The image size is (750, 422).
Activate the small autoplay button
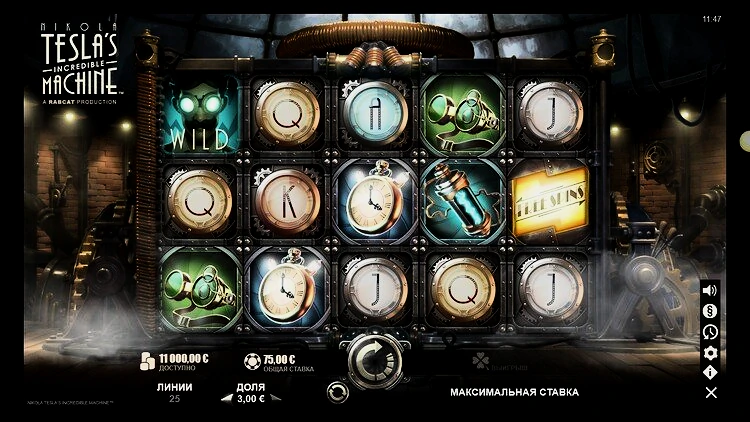[338, 391]
